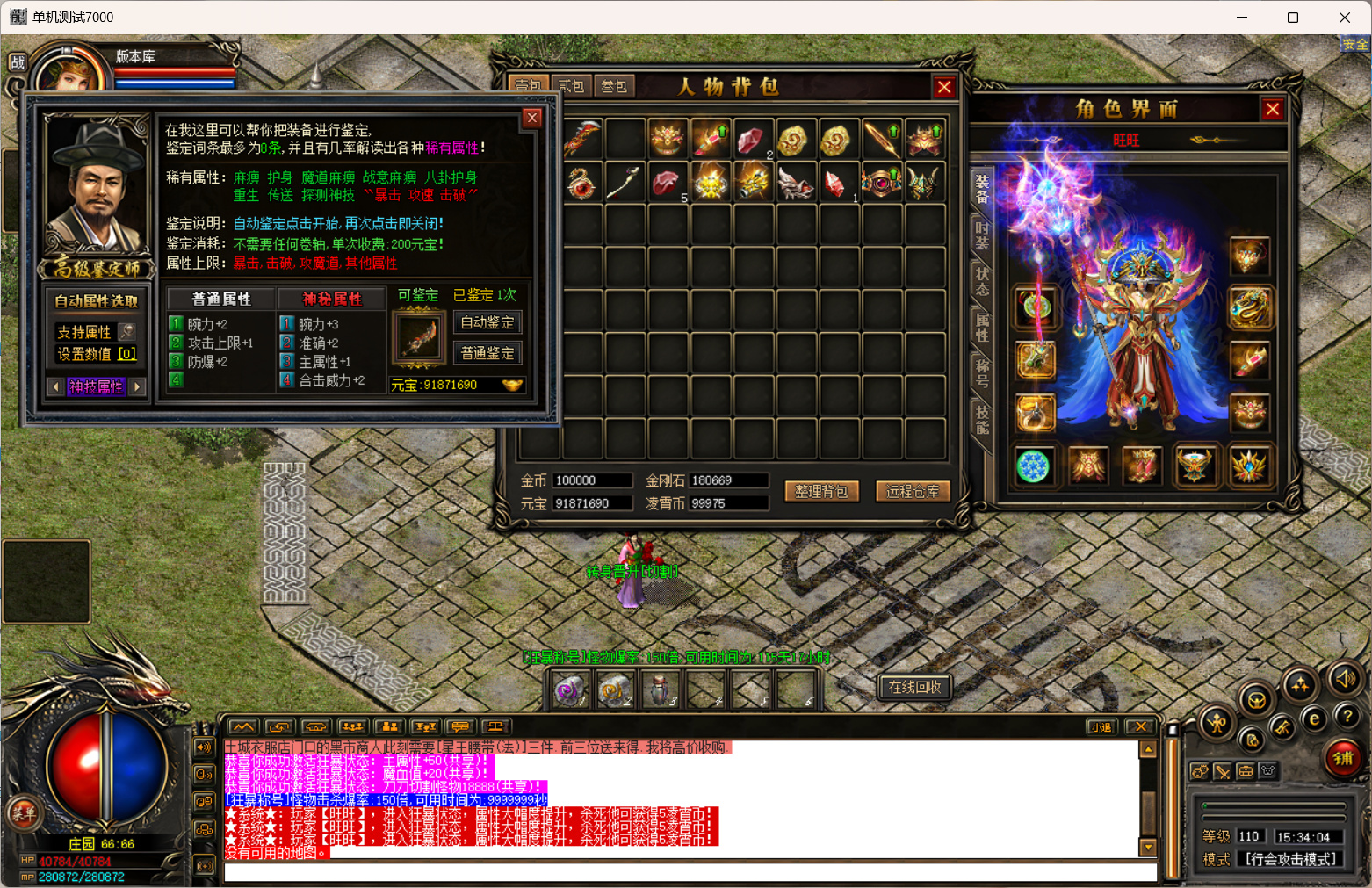
Task: Switch to the second bag tab (贰包)
Action: point(571,86)
